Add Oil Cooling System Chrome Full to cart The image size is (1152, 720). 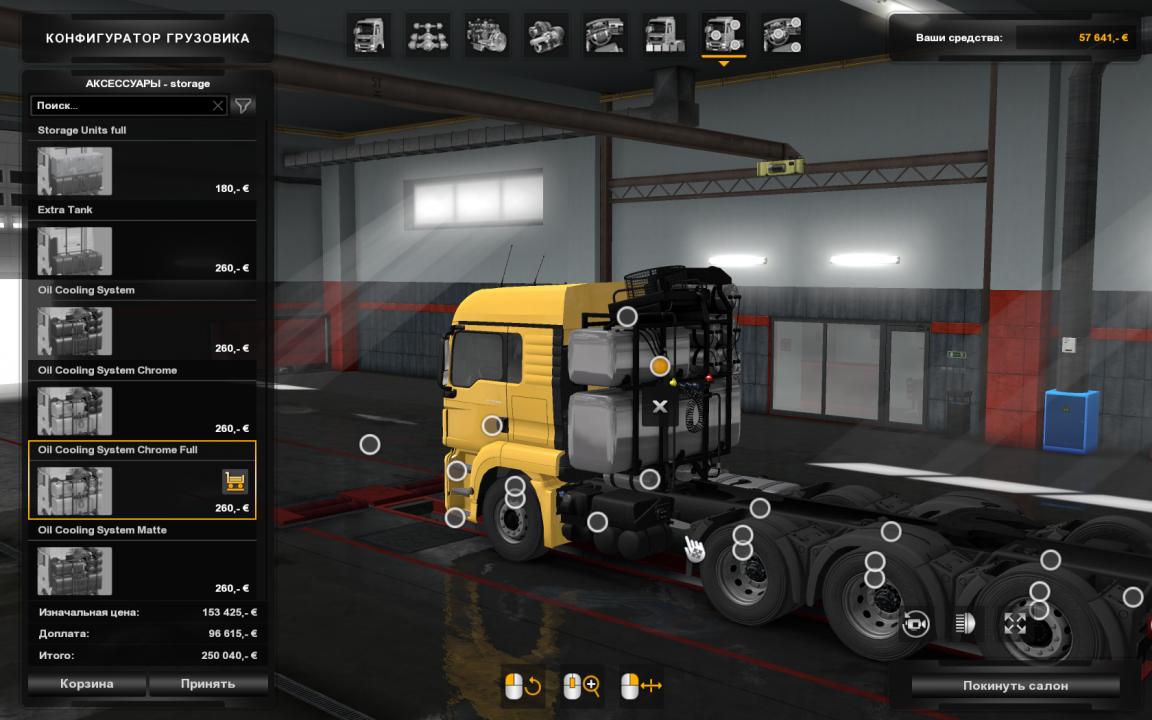[x=235, y=482]
